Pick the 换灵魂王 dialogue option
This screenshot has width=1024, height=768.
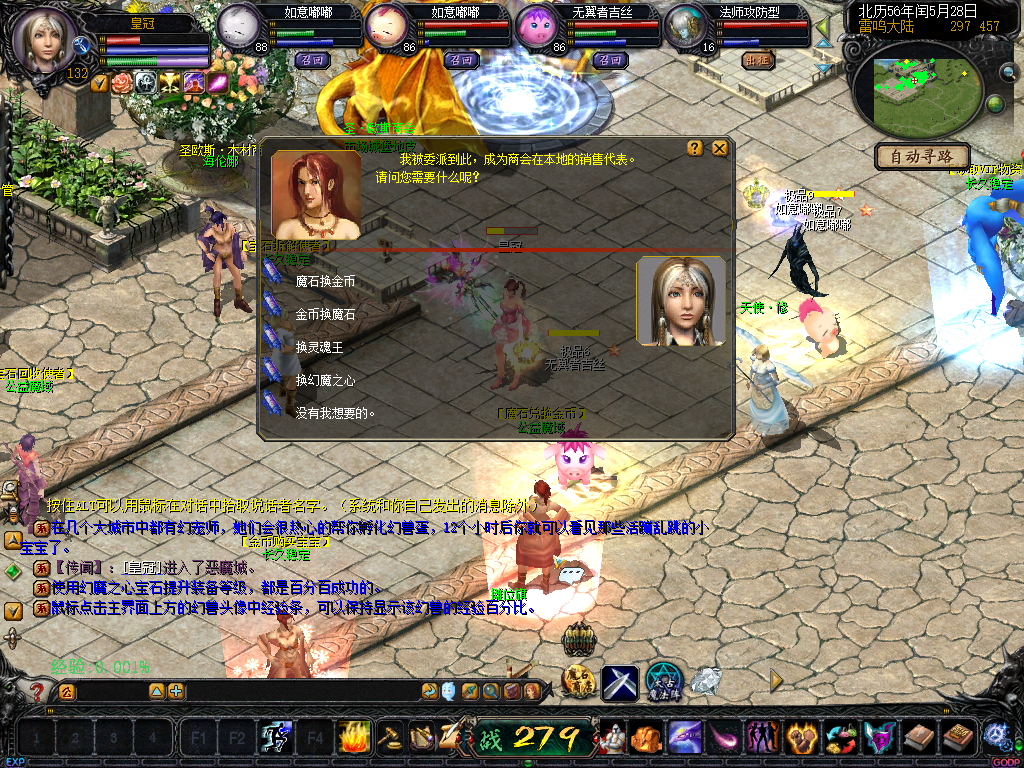(x=319, y=347)
